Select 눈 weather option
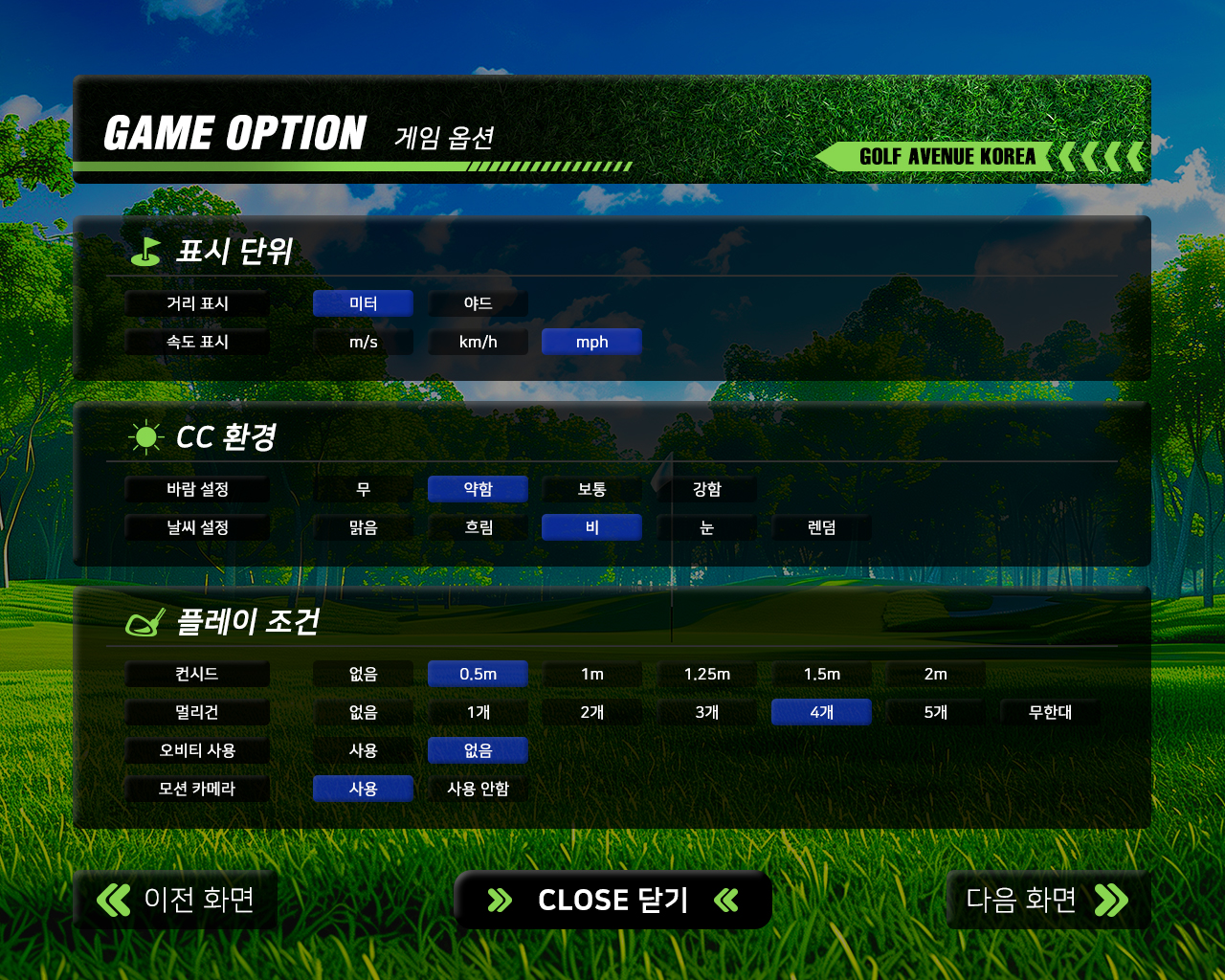1225x980 pixels. [706, 527]
